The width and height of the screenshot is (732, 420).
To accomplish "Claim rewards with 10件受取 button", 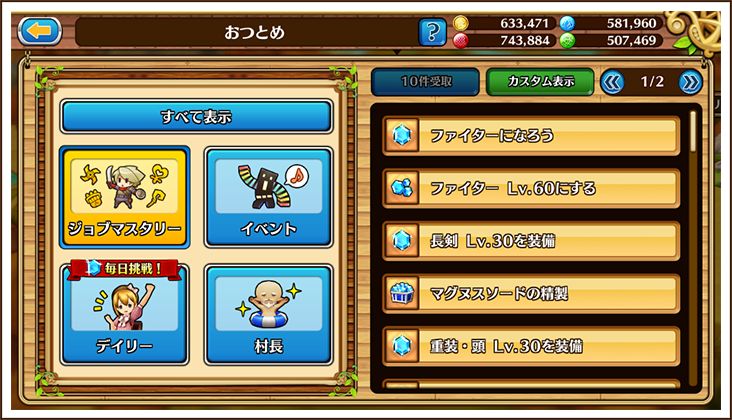I will coord(424,82).
